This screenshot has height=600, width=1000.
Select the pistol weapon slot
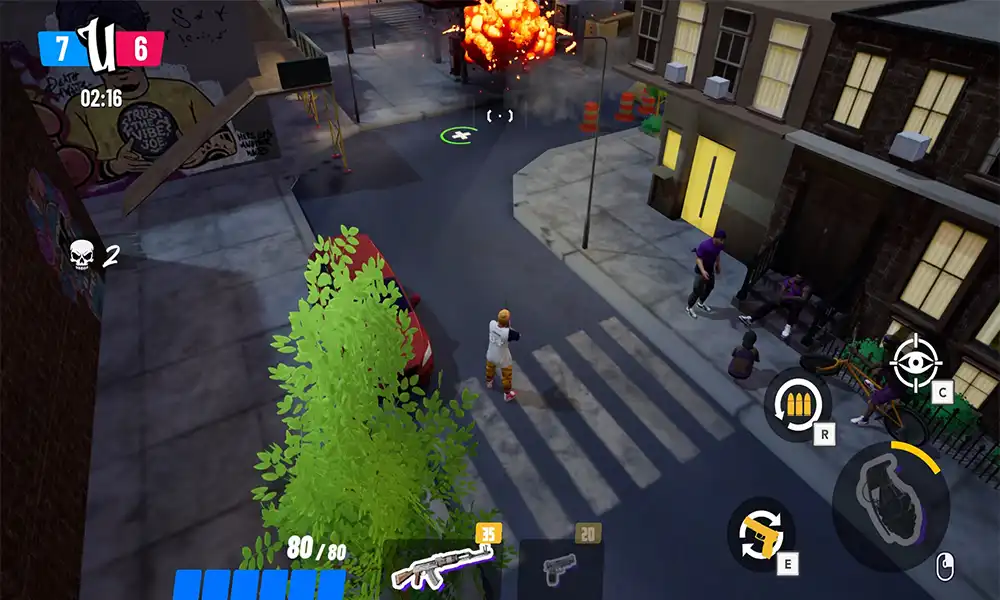coord(560,570)
